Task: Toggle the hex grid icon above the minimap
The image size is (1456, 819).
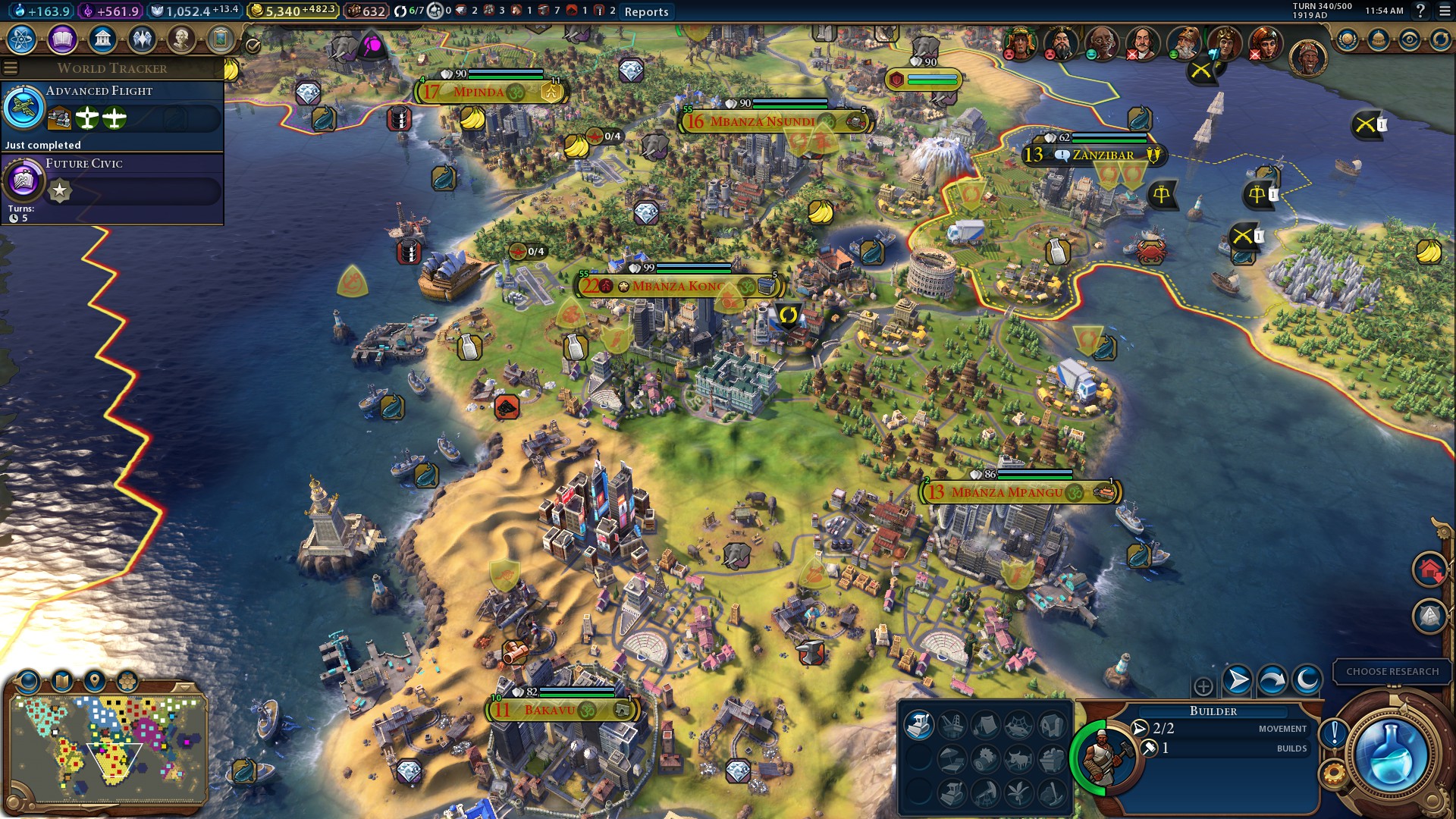Action: [x=128, y=679]
